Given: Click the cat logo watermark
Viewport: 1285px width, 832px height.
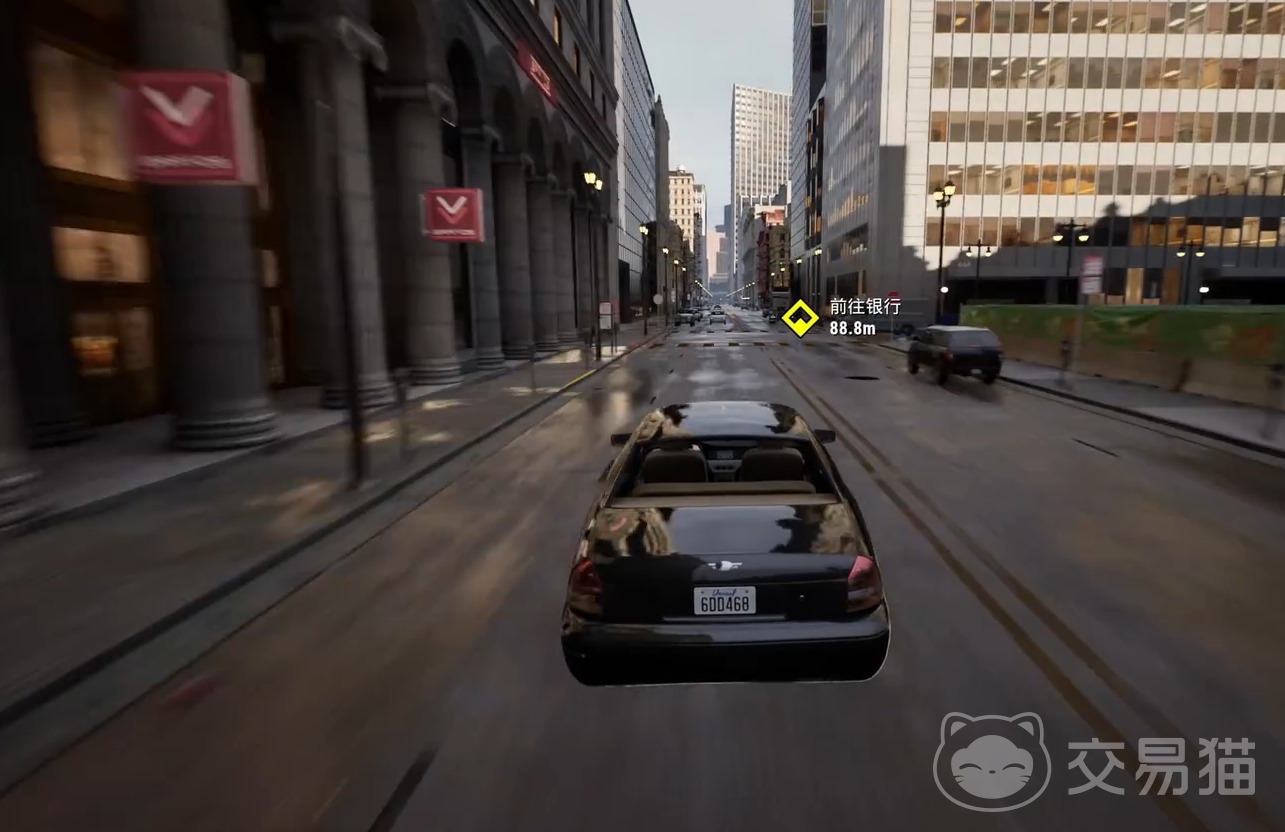Looking at the screenshot, I should tap(991, 763).
